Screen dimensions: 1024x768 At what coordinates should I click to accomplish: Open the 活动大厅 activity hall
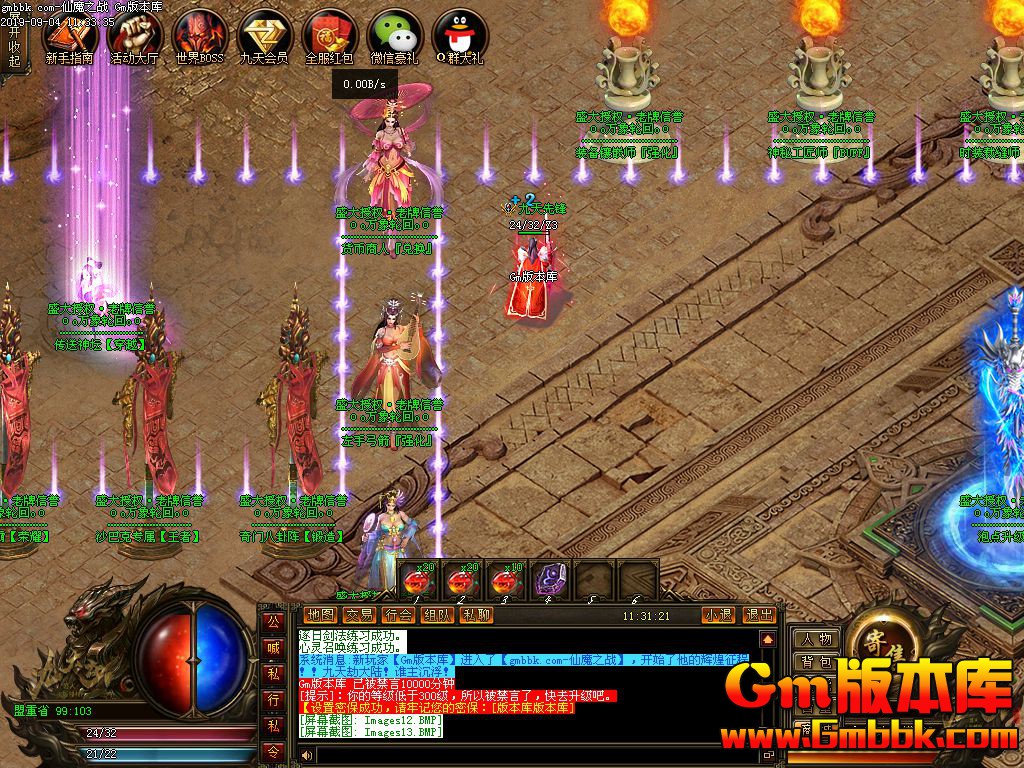(x=134, y=36)
